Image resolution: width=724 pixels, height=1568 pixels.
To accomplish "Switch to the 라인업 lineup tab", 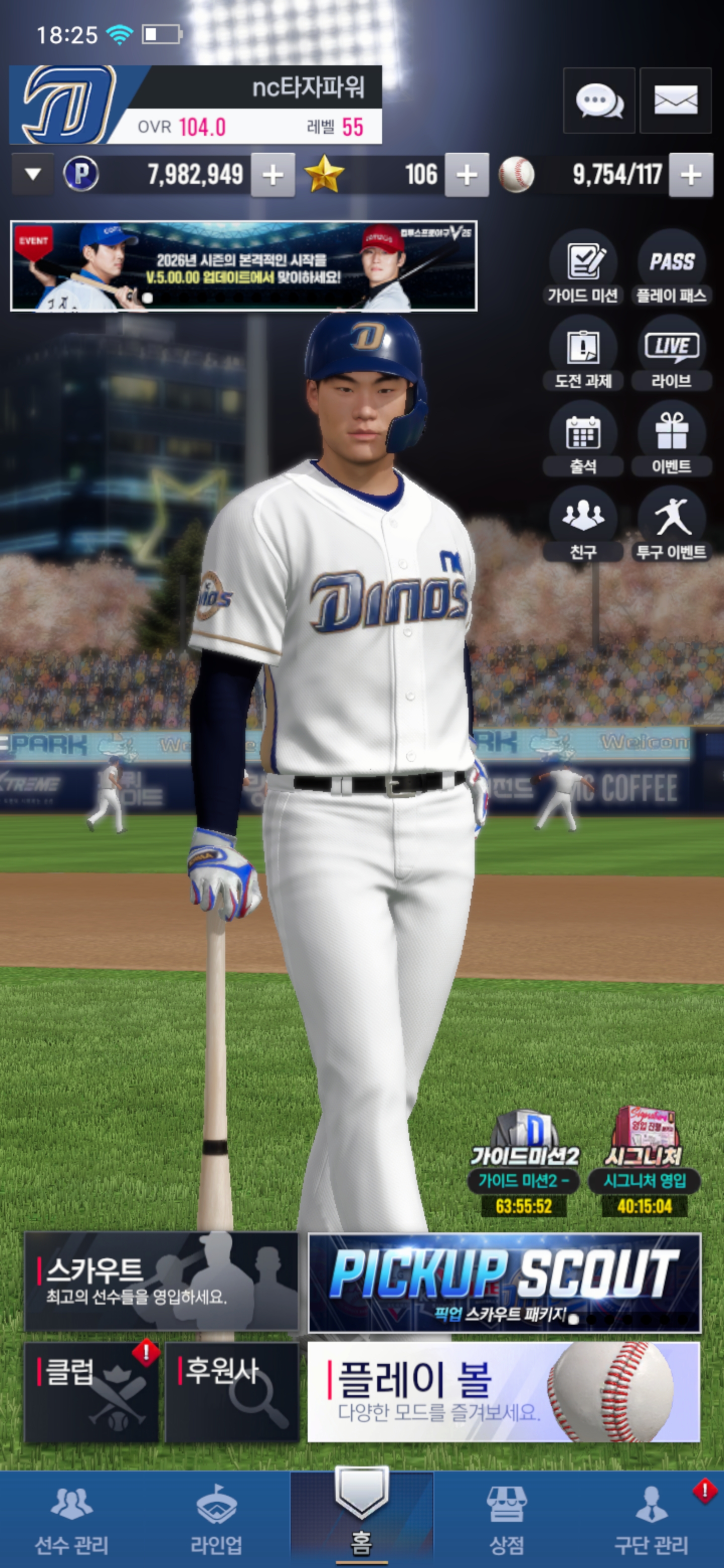I will [x=216, y=1520].
